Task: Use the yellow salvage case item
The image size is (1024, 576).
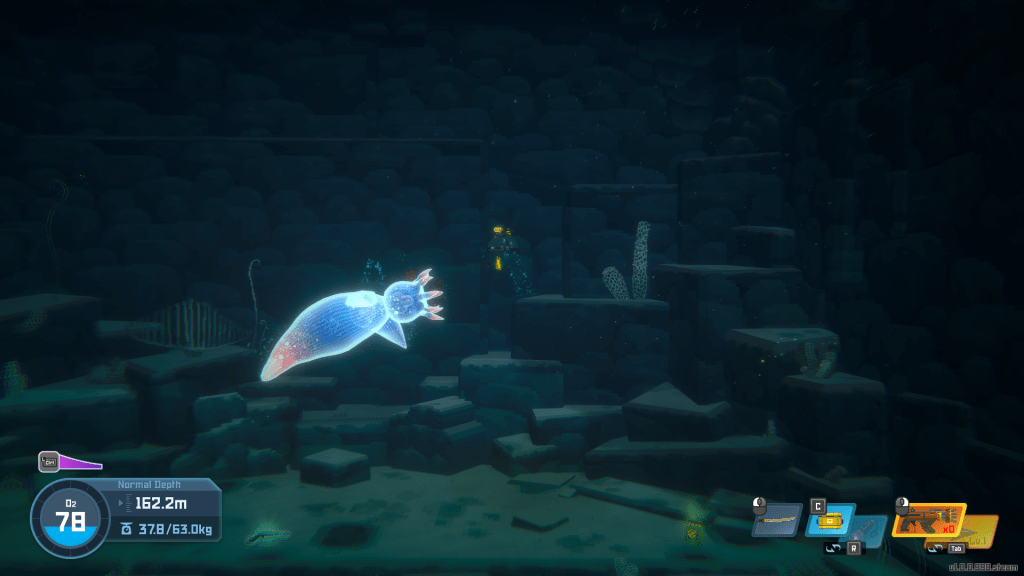Action: 829,520
